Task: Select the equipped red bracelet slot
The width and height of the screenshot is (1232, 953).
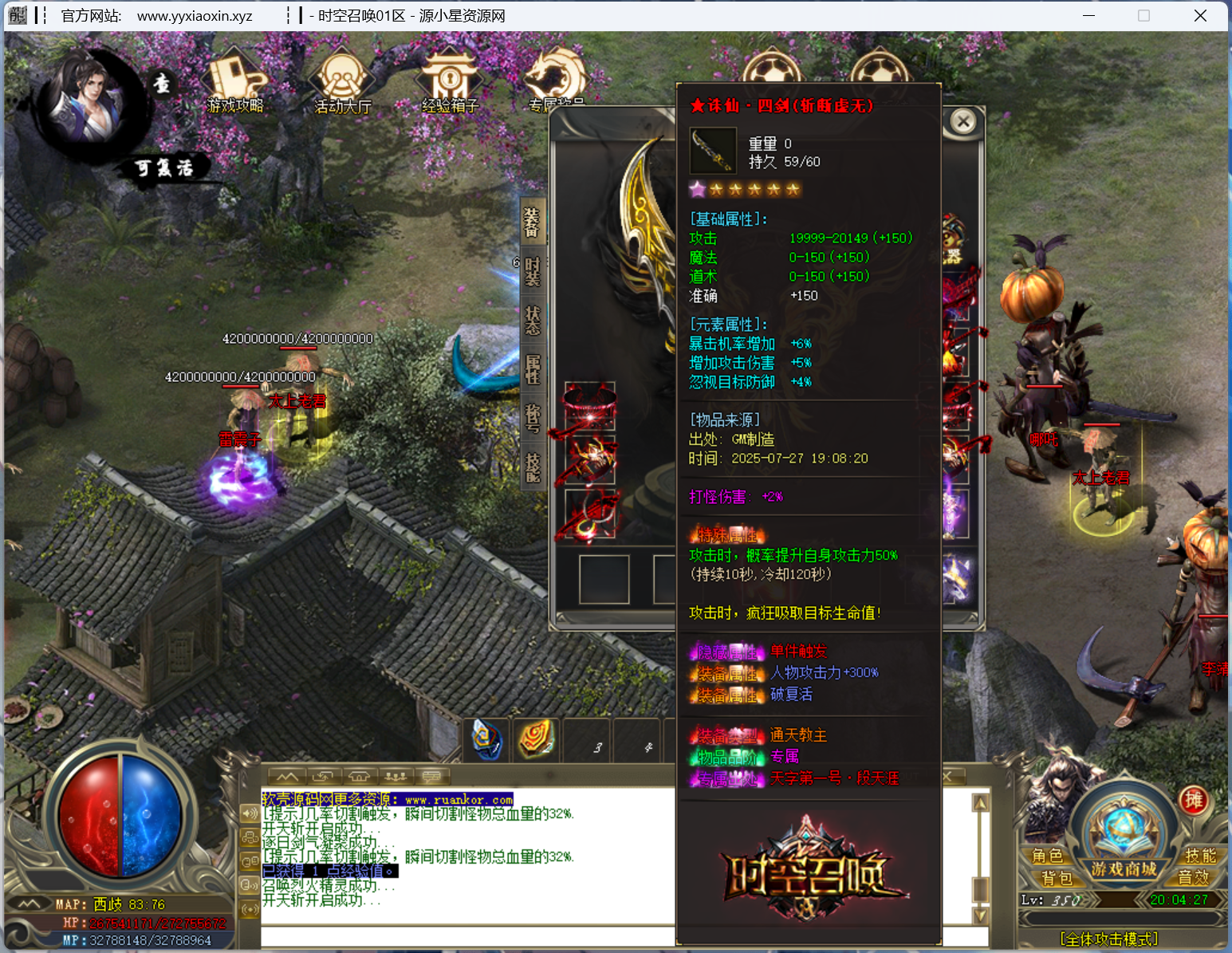Action: click(590, 405)
